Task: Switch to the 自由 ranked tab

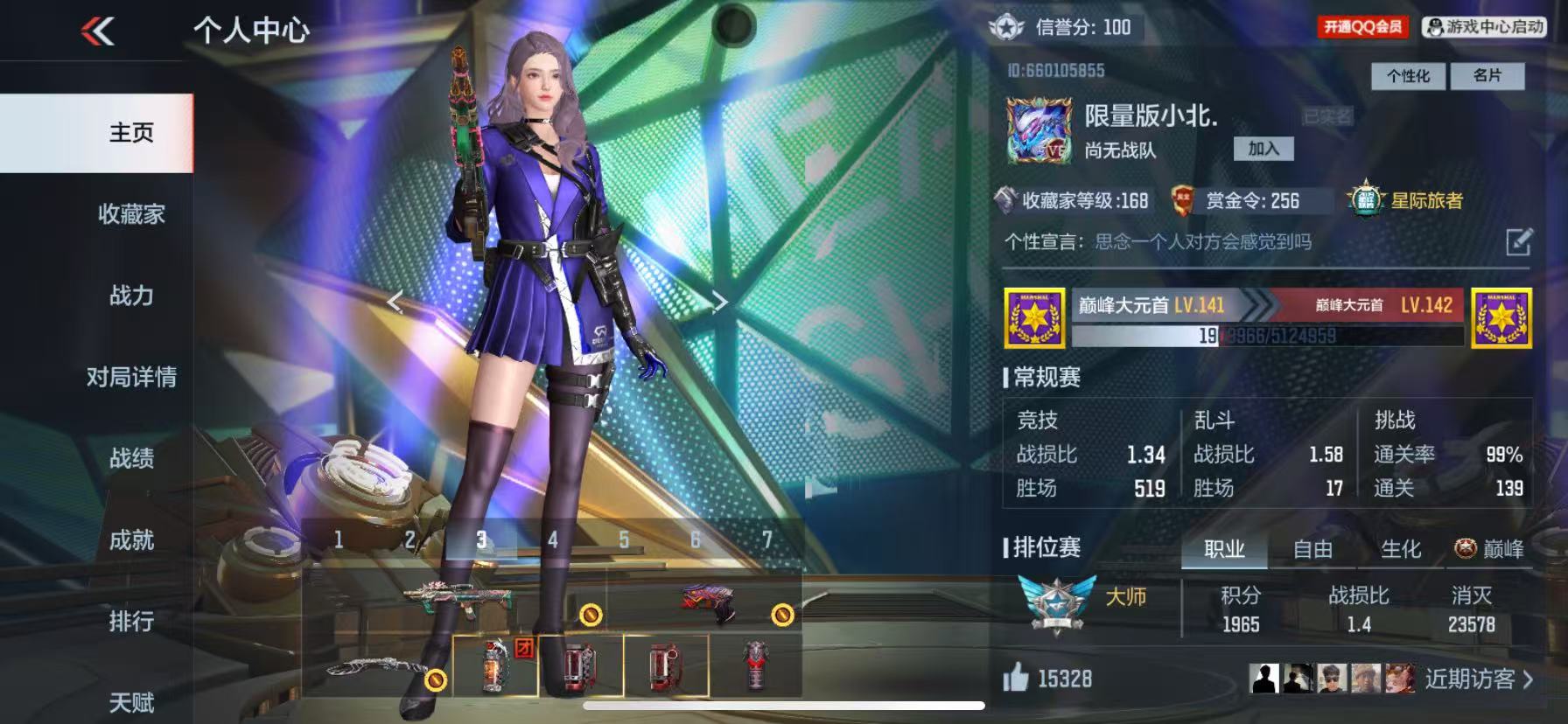Action: click(x=1312, y=549)
